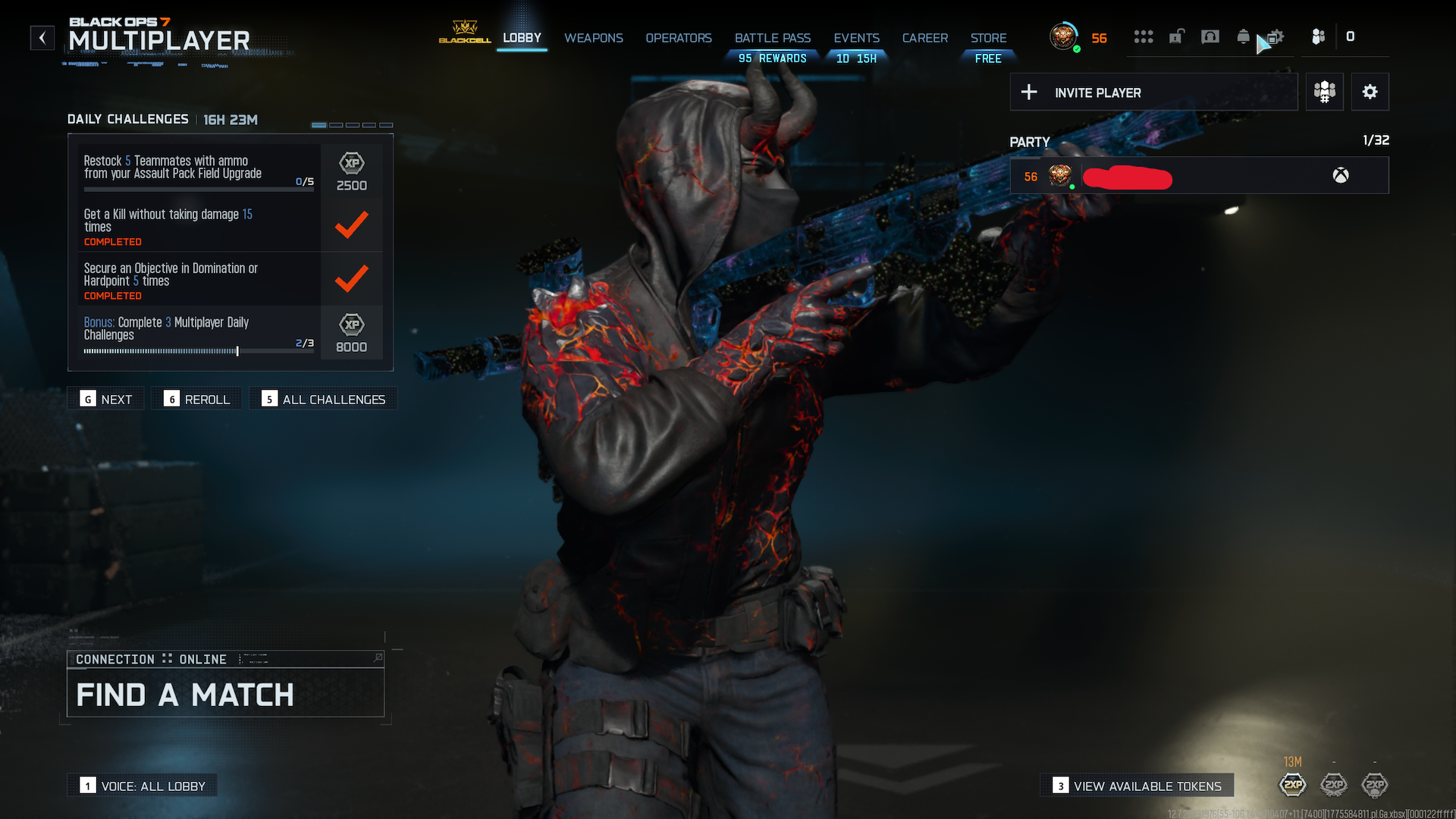Open the BlackCell tab with the crown logo
The height and width of the screenshot is (819, 1456).
pos(464,33)
